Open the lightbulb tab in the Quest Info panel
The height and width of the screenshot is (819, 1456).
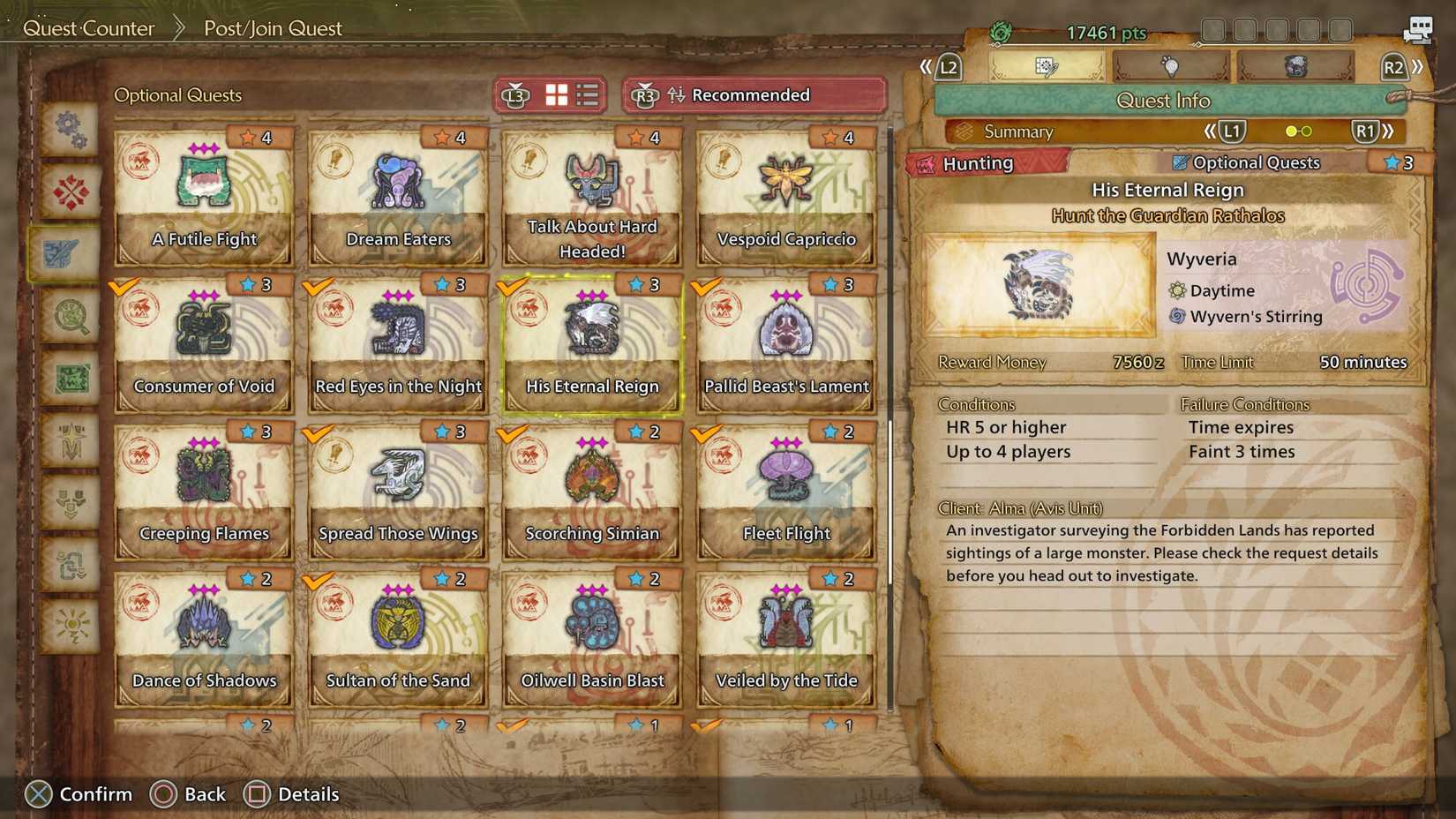[1171, 66]
